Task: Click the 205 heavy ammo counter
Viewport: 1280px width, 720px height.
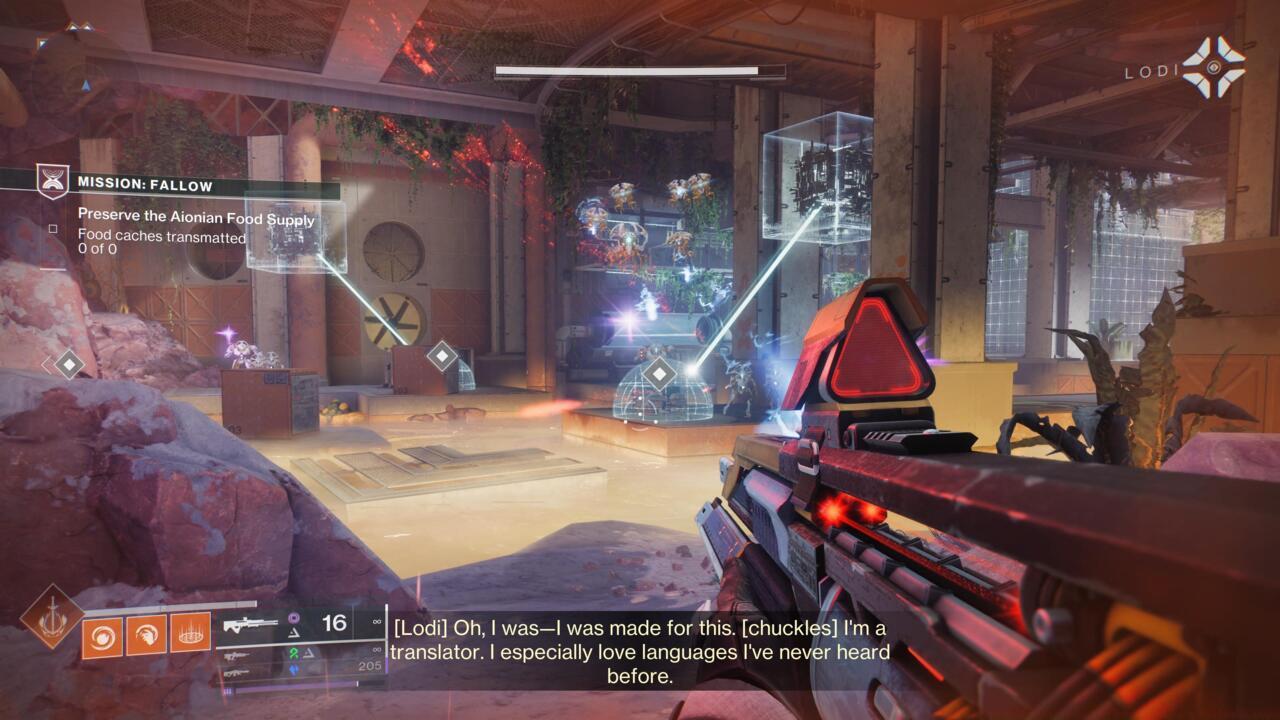Action: (370, 665)
